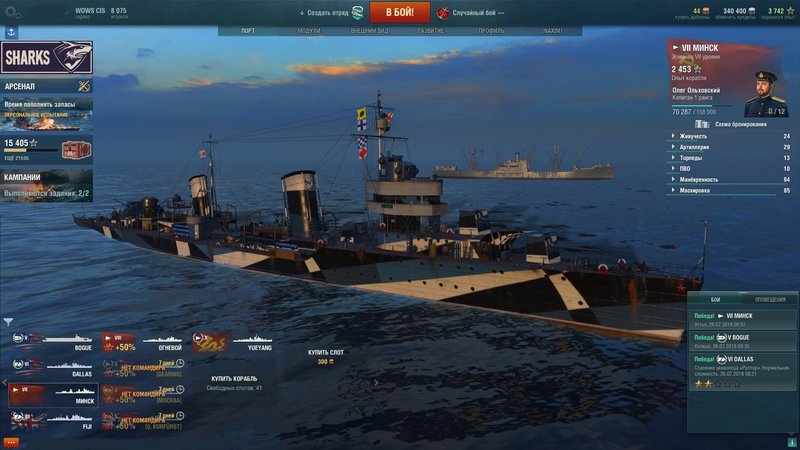This screenshot has width=800, height=450.
Task: Buy a port slot with КУПИТЬ СЛОТ
Action: (324, 353)
